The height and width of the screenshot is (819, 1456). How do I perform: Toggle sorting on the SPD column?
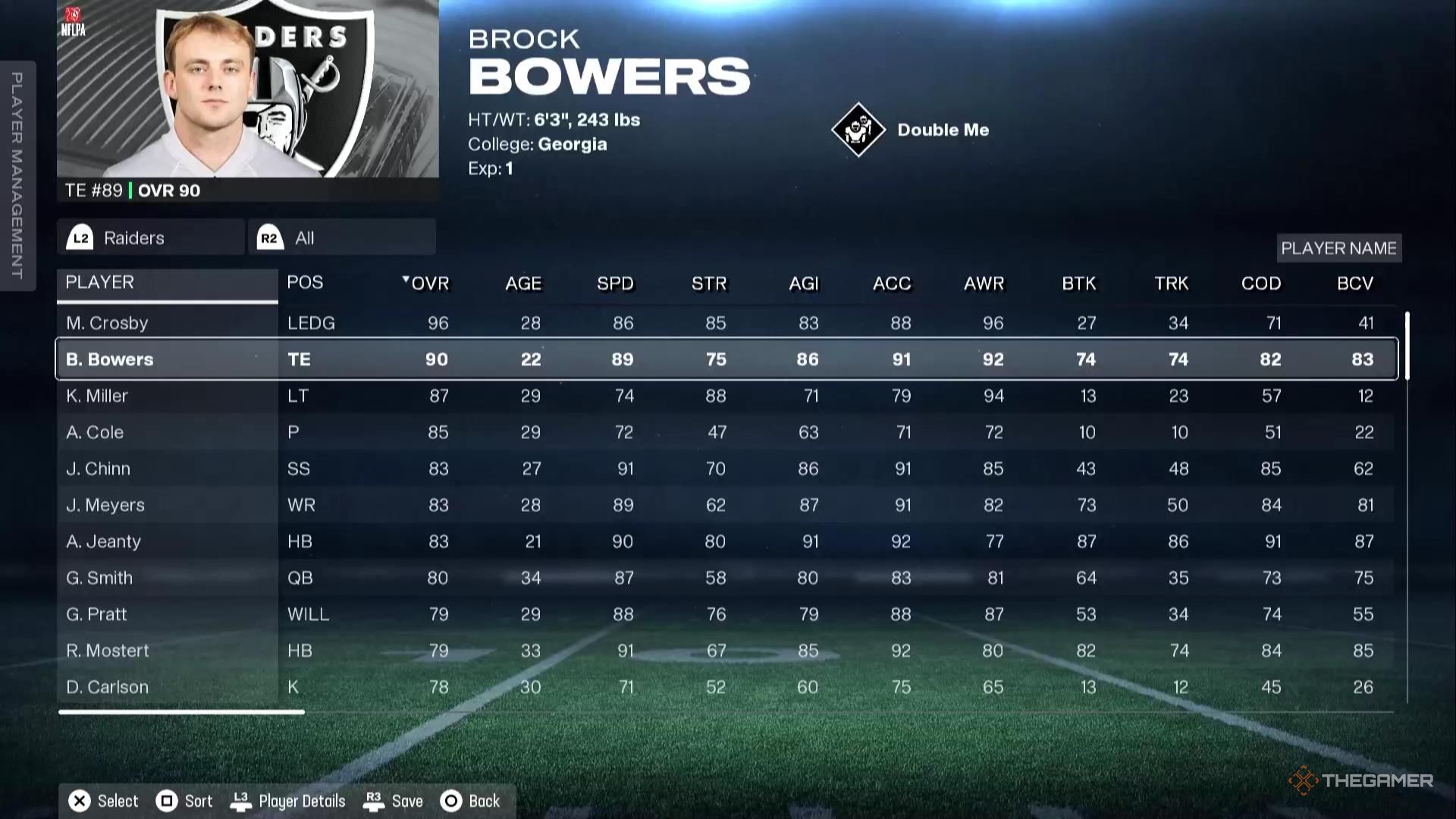[x=615, y=284]
